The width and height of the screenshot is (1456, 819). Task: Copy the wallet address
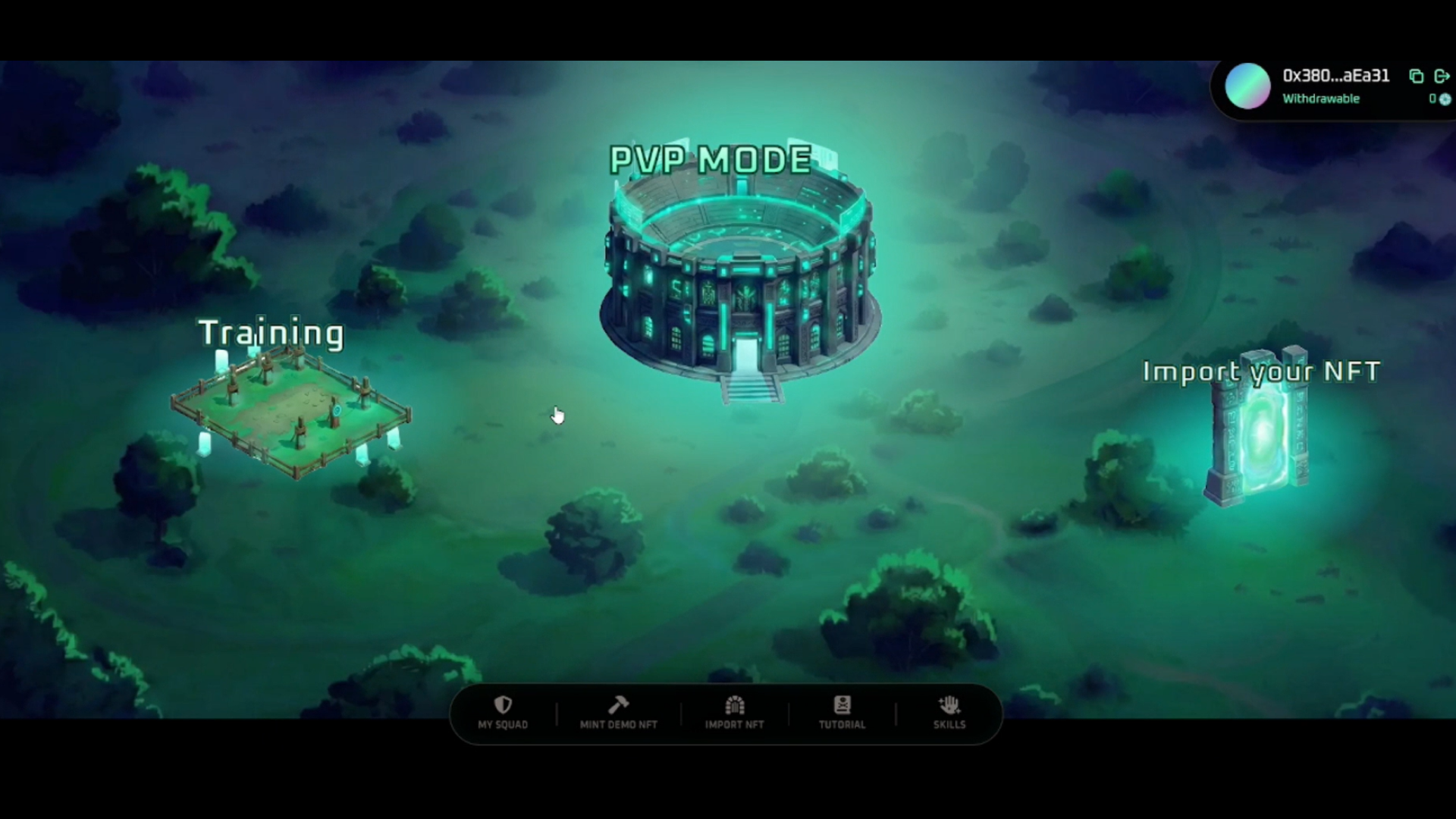pyautogui.click(x=1416, y=76)
